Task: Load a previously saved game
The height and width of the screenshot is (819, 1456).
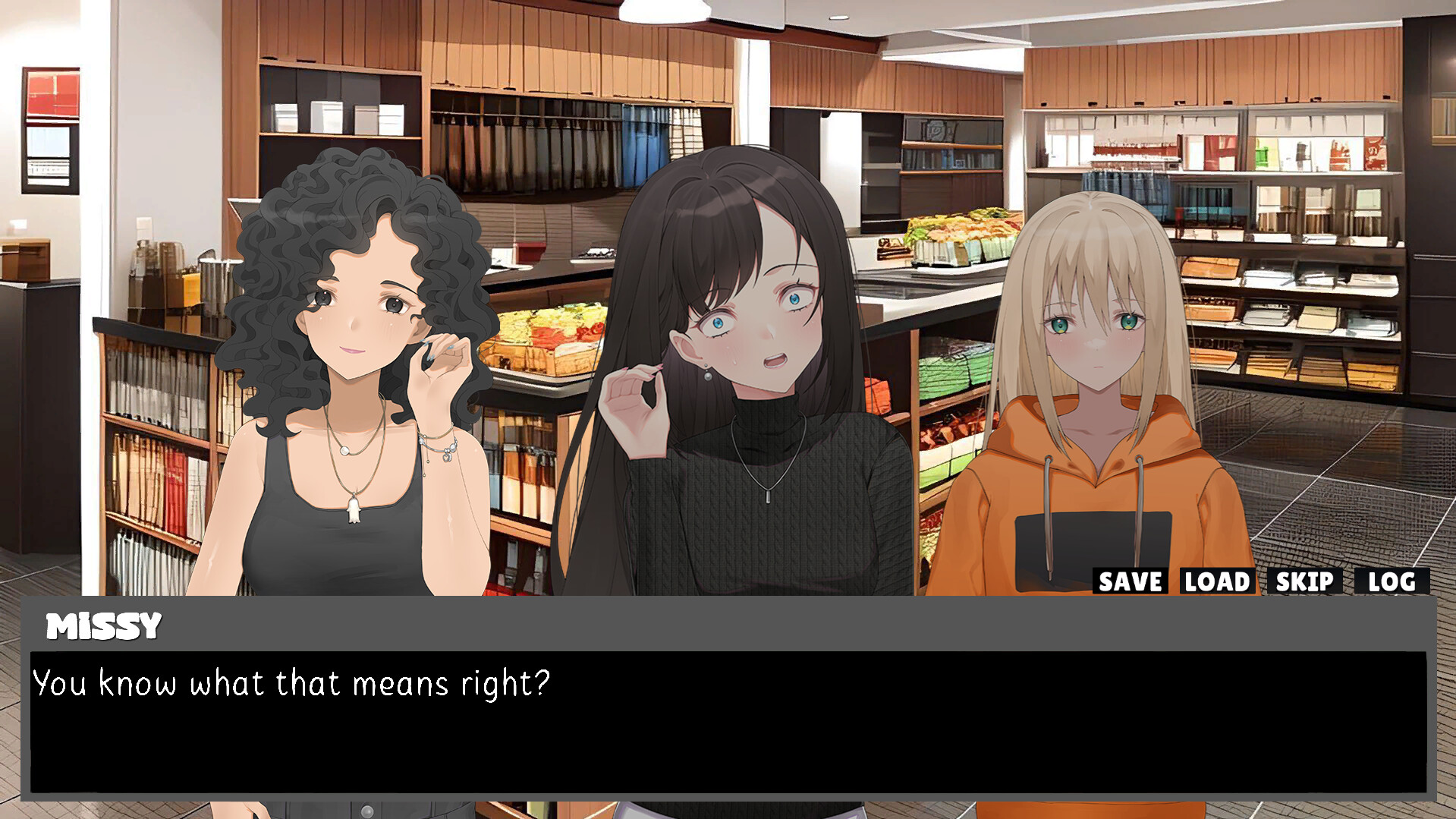Action: 1215,582
